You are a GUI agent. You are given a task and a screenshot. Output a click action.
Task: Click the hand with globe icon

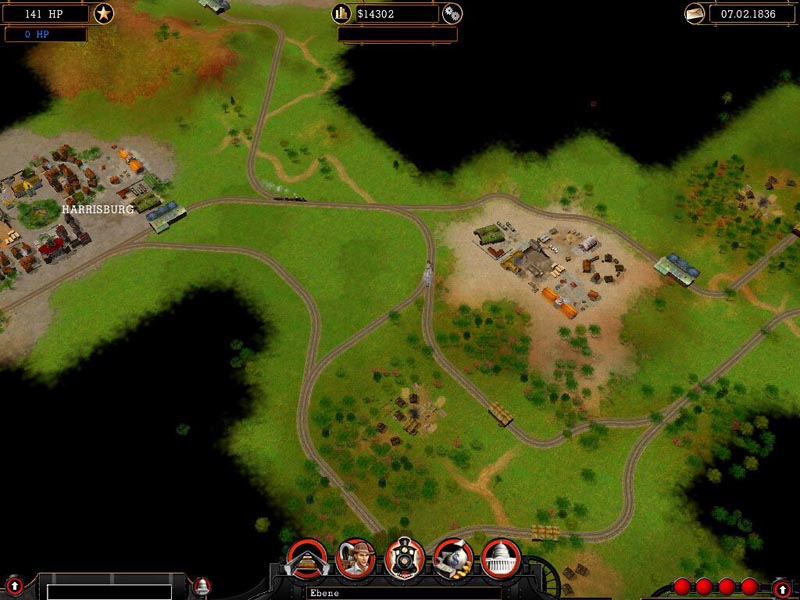[x=452, y=558]
